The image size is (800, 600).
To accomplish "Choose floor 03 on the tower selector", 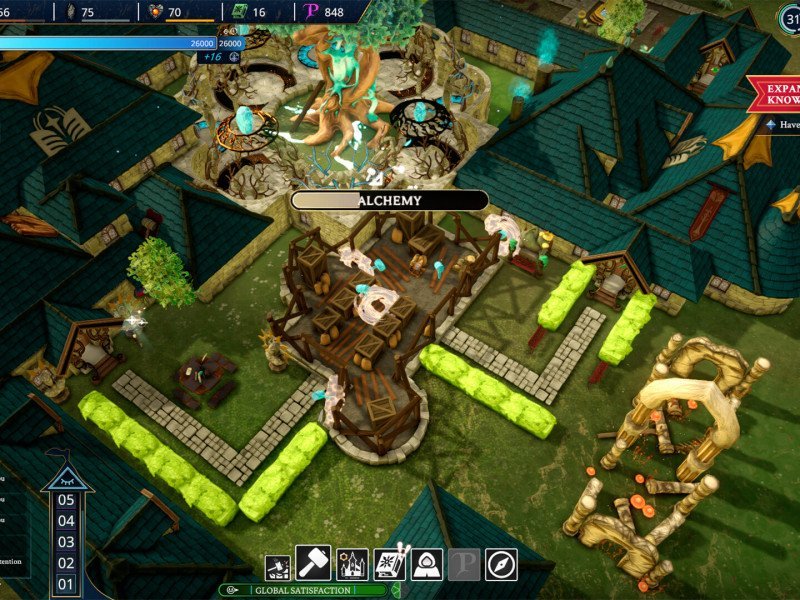I will click(66, 542).
